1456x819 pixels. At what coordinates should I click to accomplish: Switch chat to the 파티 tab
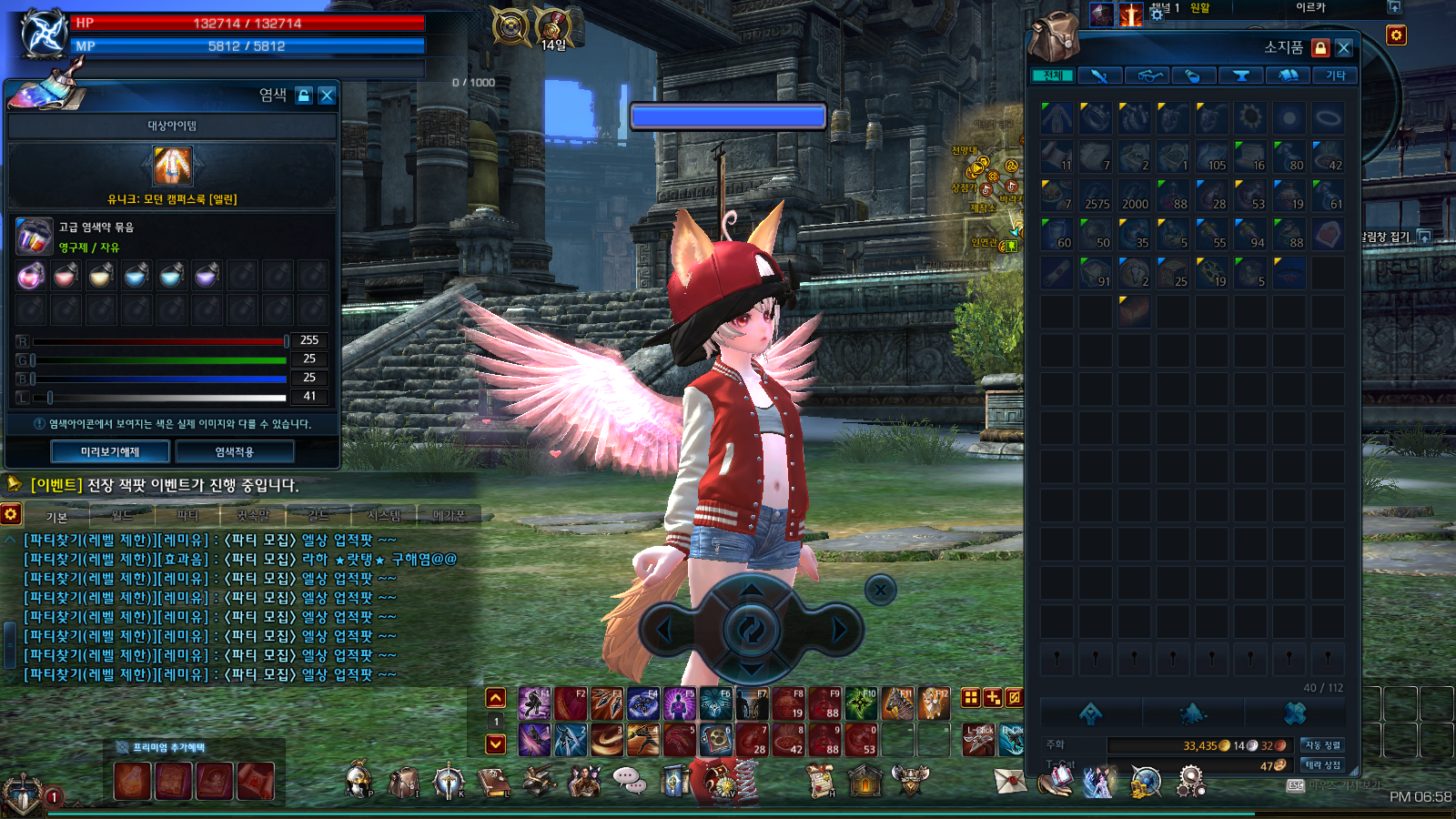187,516
